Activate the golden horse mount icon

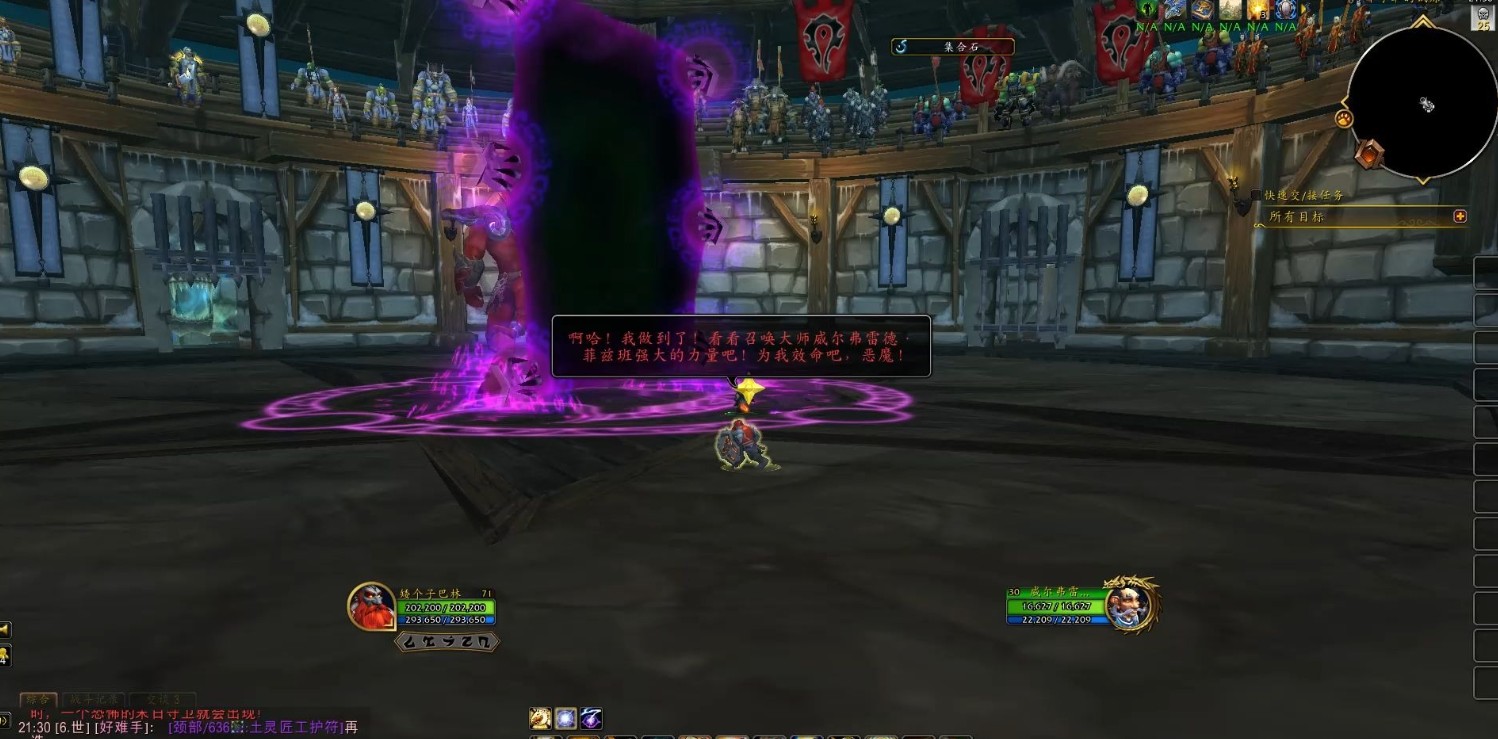click(x=540, y=718)
